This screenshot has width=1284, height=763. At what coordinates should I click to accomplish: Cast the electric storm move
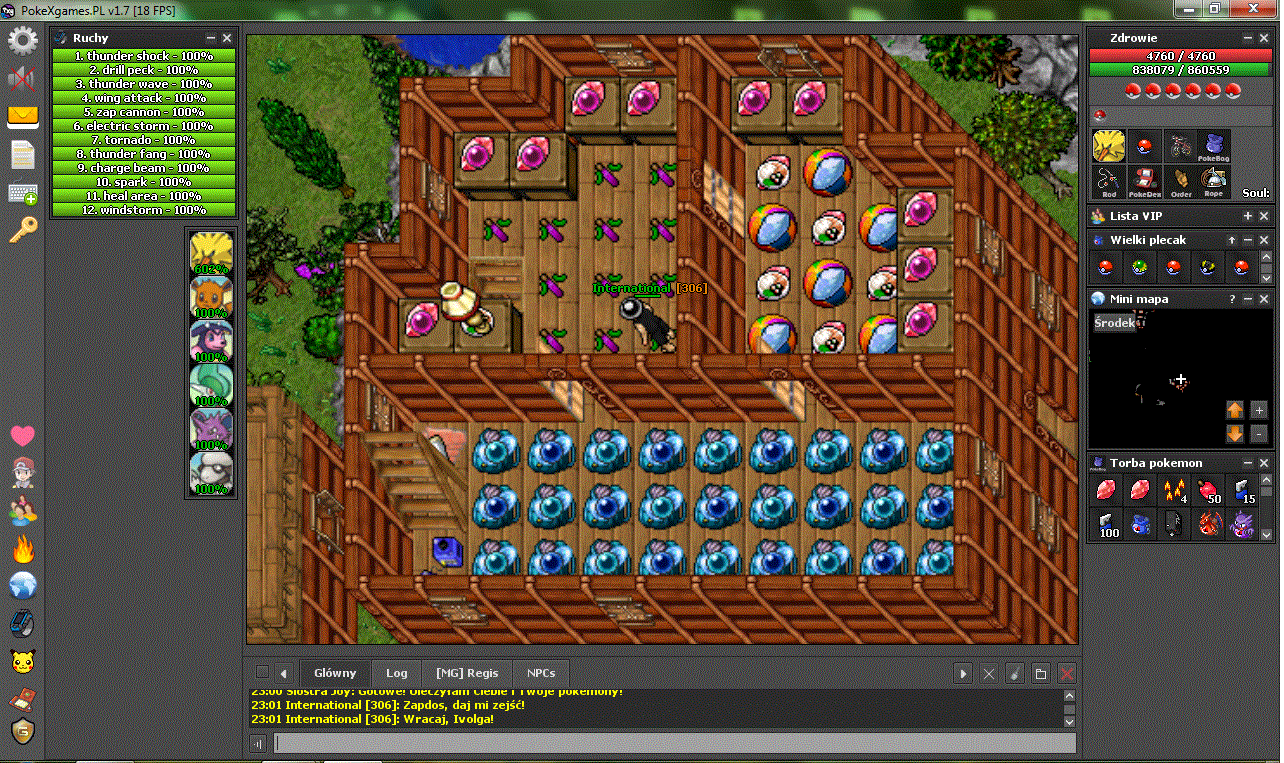click(x=143, y=126)
